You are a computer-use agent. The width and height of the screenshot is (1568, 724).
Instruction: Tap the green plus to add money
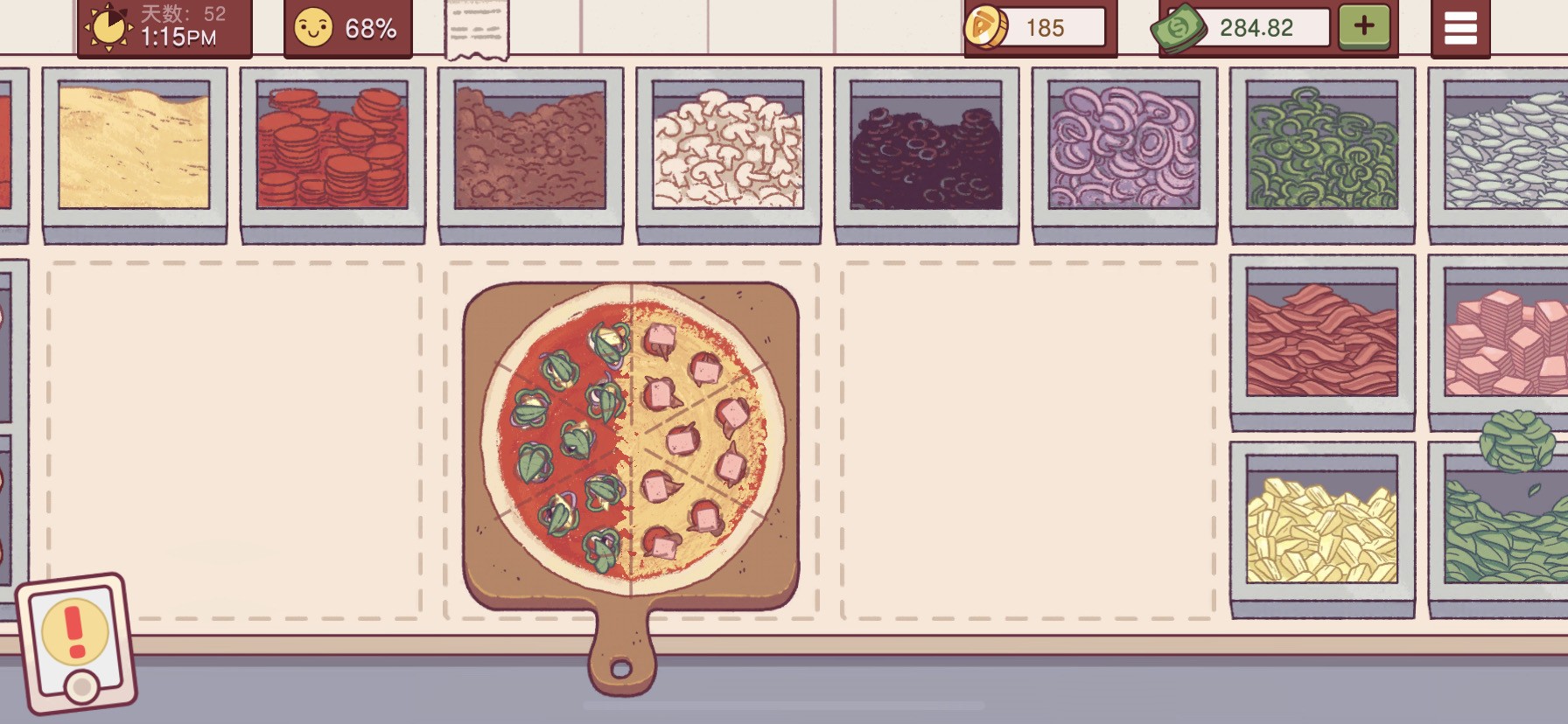1363,26
